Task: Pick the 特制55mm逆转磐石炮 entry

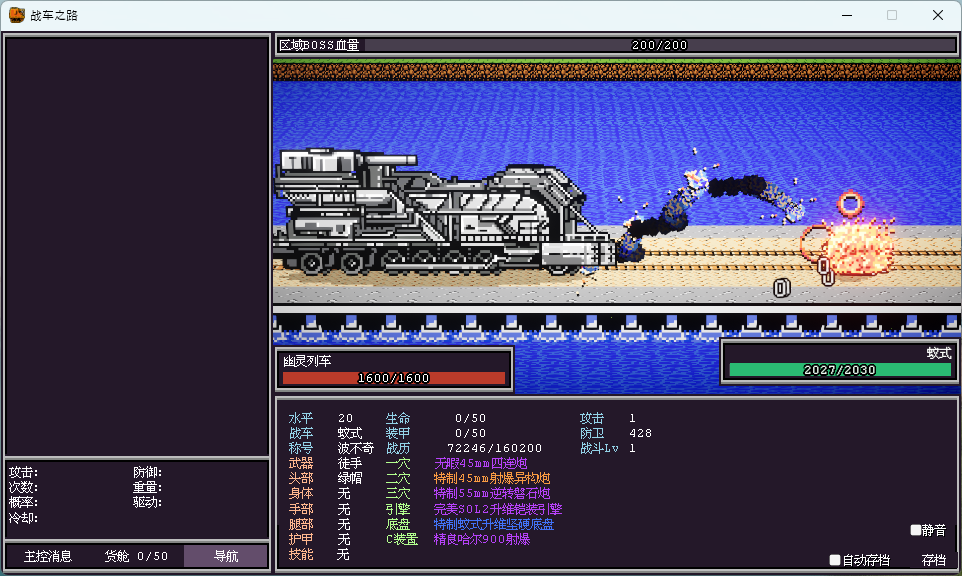Action: [x=491, y=494]
